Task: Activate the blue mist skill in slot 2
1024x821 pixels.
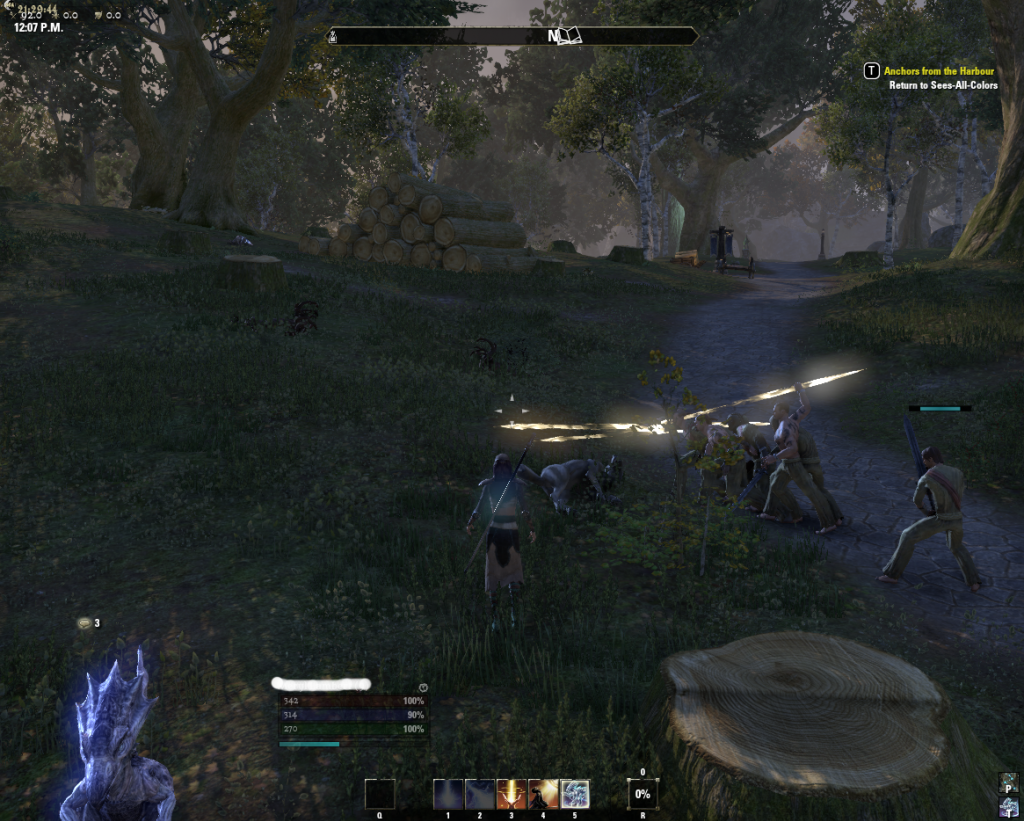Action: [x=480, y=794]
